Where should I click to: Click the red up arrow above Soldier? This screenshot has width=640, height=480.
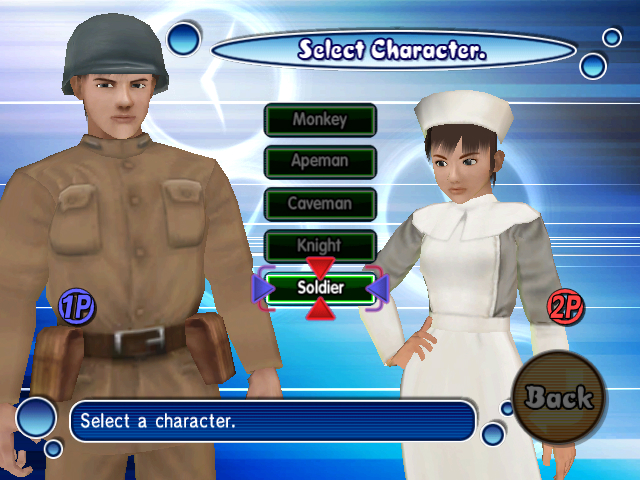coord(320,267)
